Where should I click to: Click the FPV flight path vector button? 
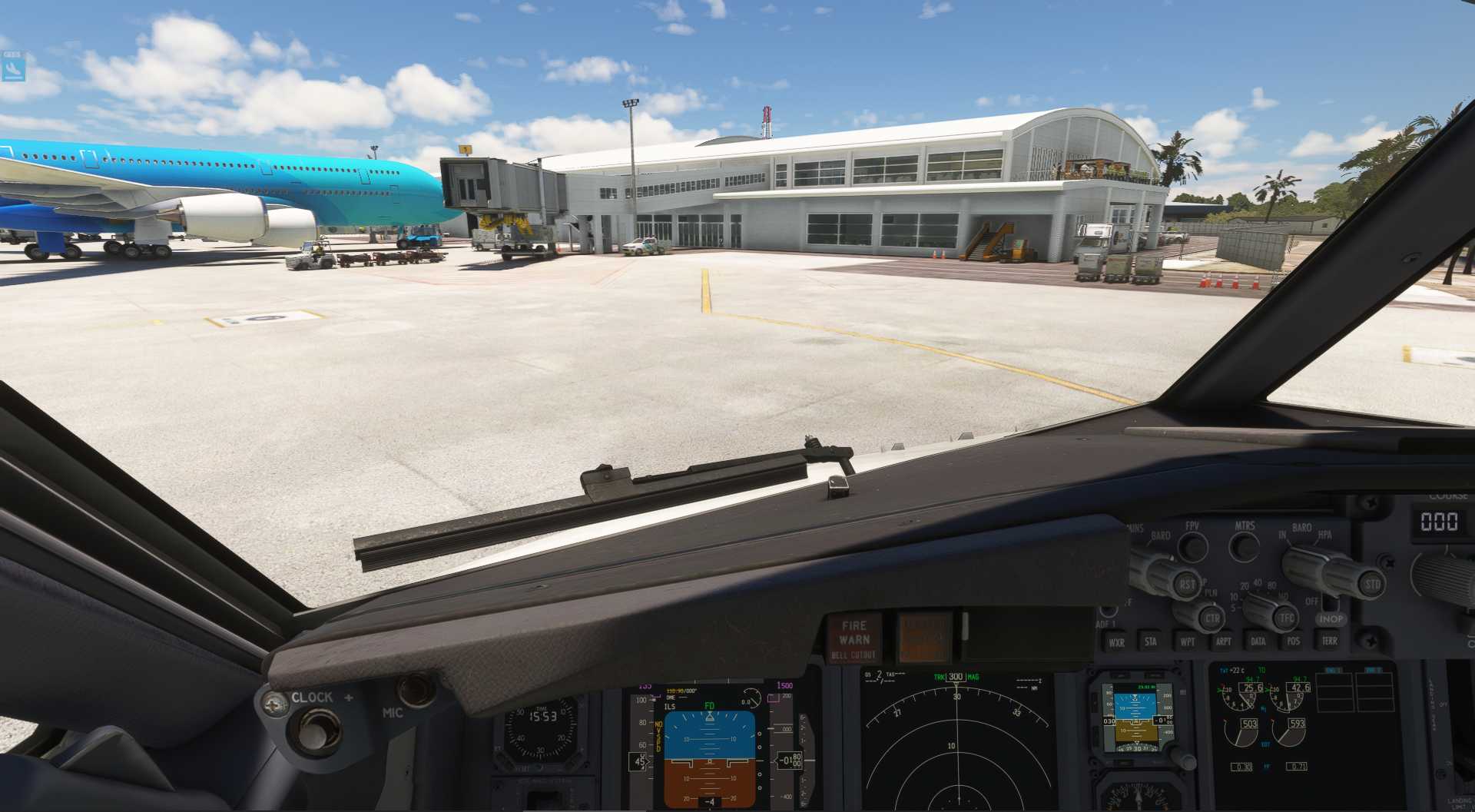pyautogui.click(x=1192, y=546)
